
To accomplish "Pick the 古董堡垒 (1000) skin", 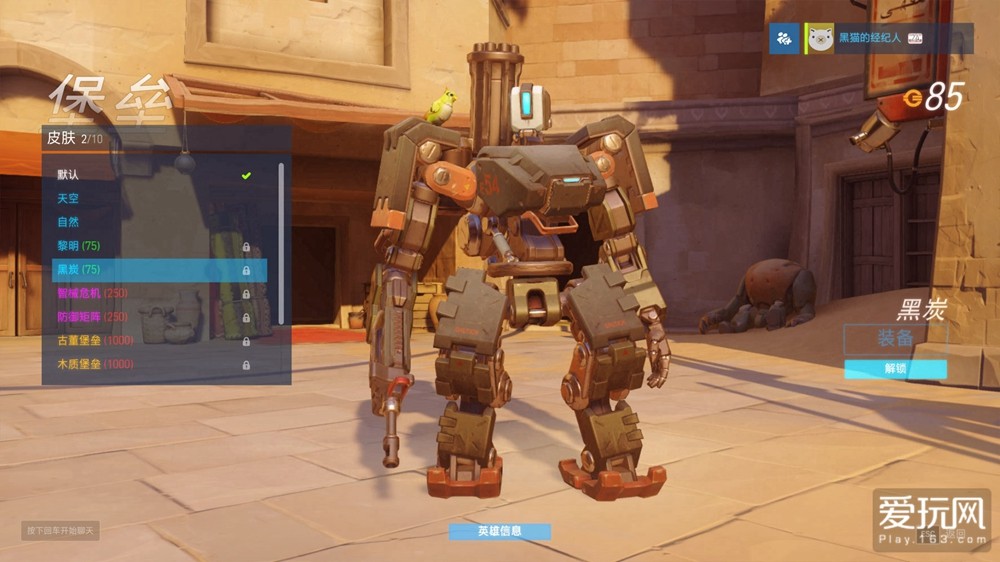I will tap(150, 341).
